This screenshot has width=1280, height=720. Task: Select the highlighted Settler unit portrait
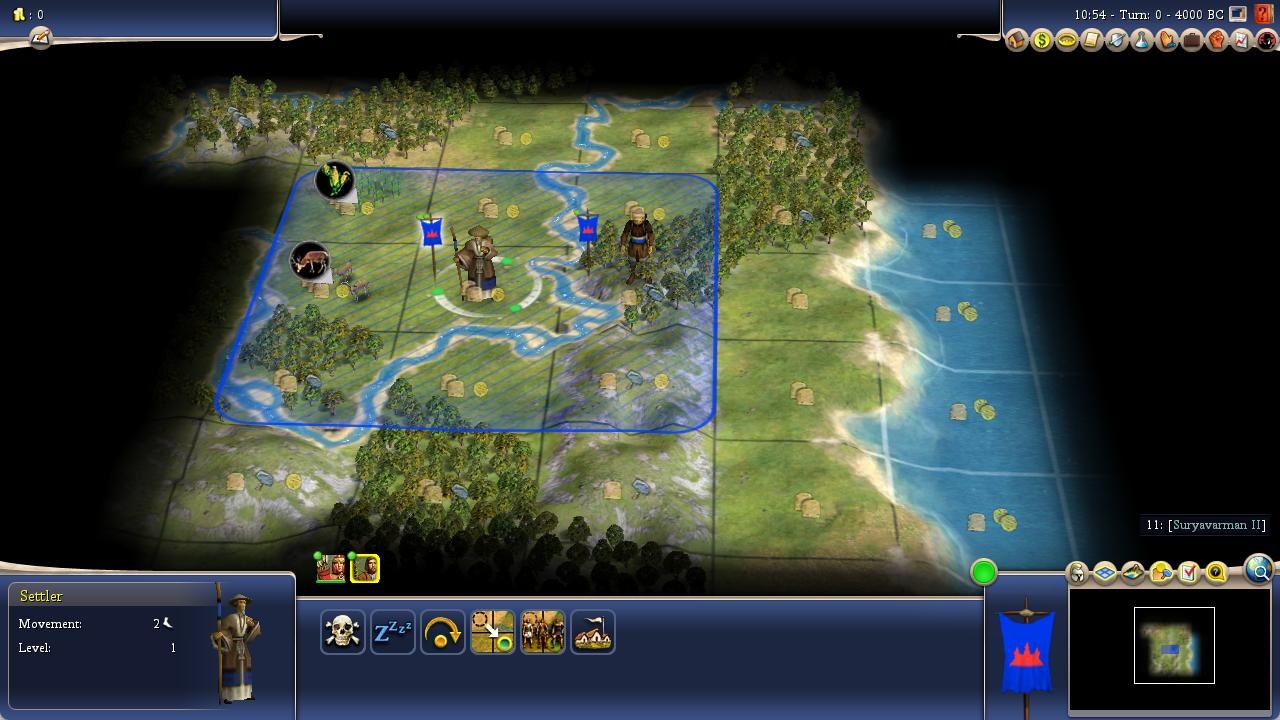pos(365,568)
